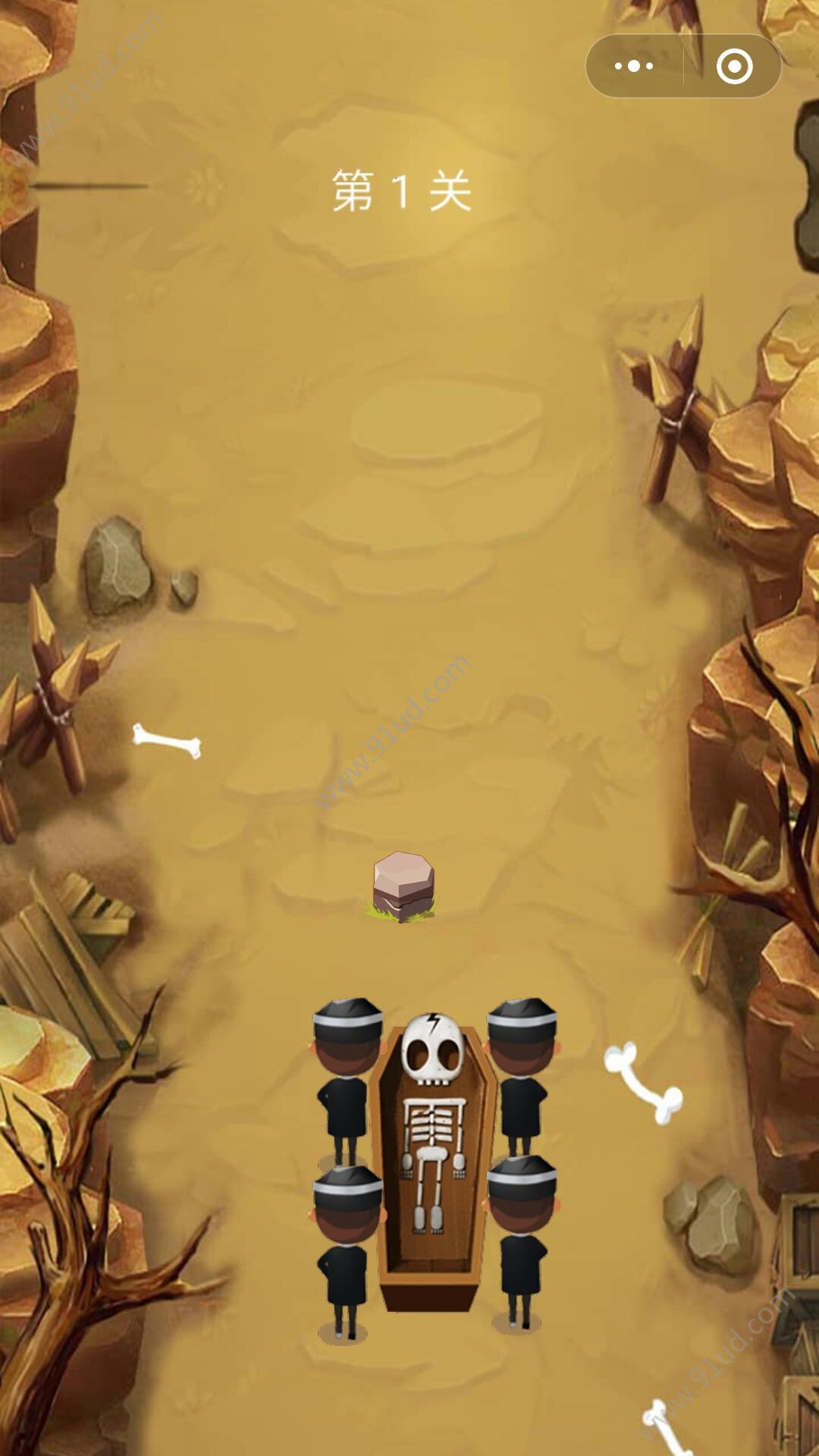Image resolution: width=819 pixels, height=1456 pixels.
Task: Close the mini-program with the circle button
Action: point(734,66)
